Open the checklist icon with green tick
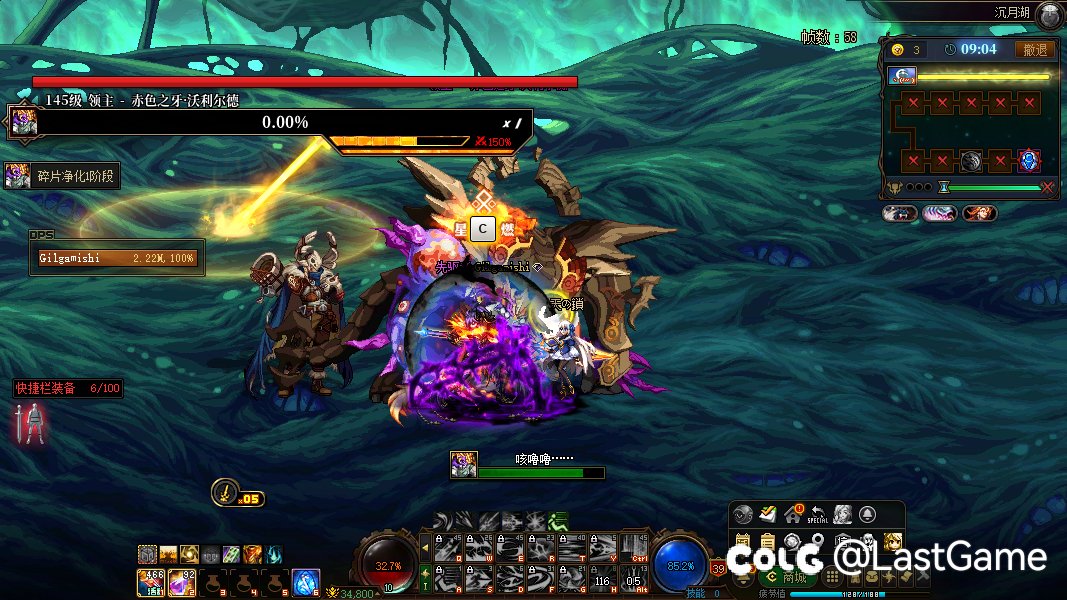Screen dimensions: 1067x600 pyautogui.click(x=768, y=515)
